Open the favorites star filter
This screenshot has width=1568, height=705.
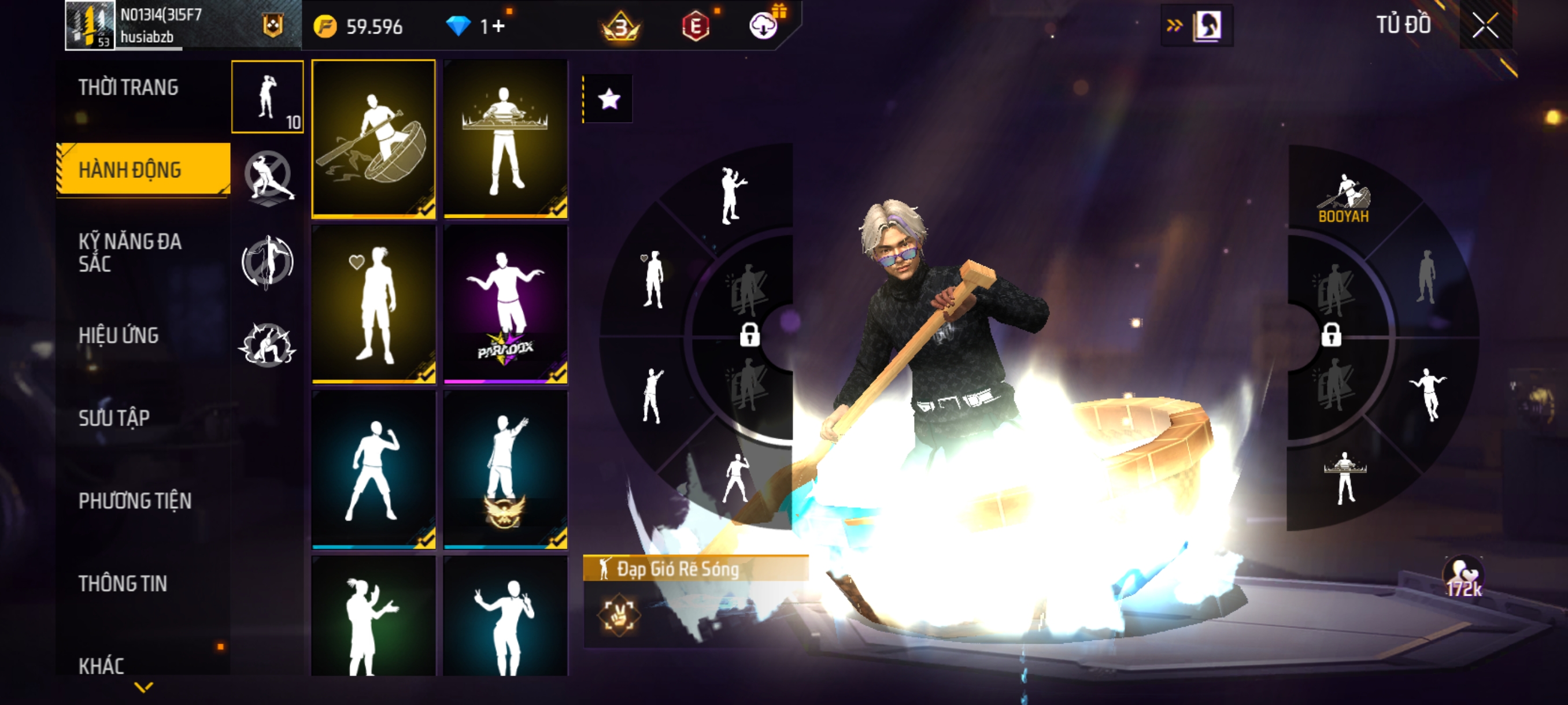(609, 99)
